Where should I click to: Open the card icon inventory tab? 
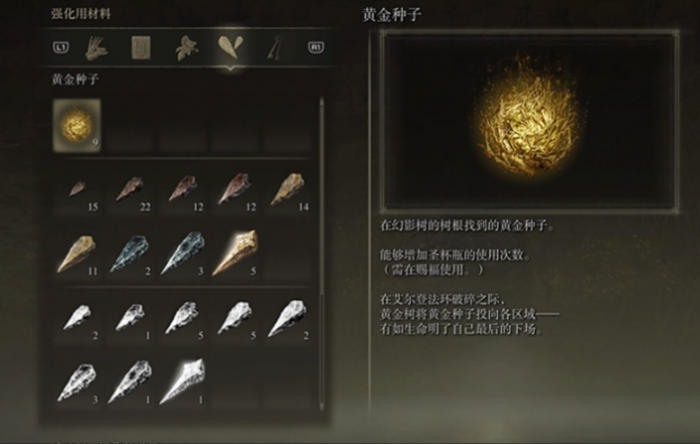(141, 46)
